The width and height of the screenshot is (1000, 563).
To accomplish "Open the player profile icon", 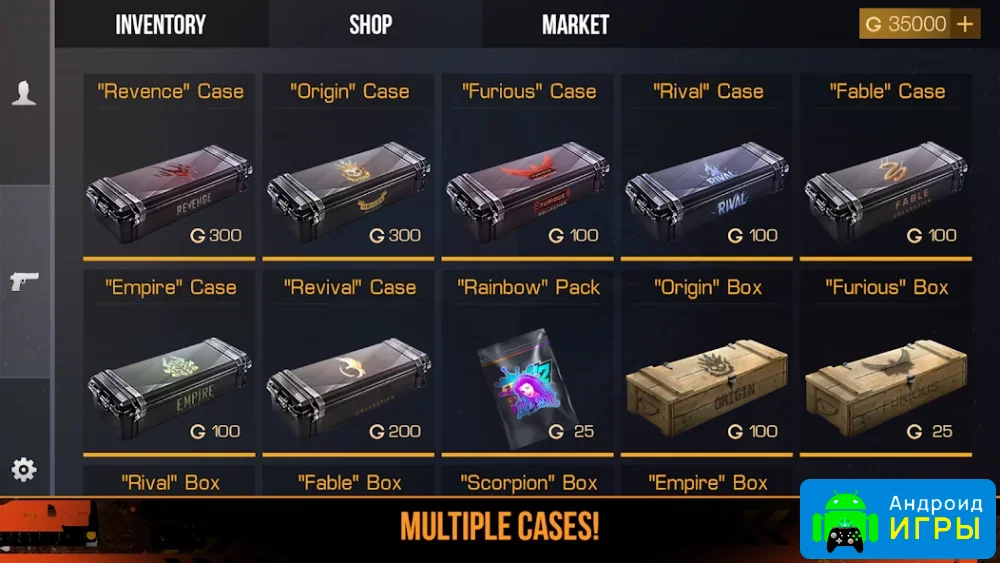I will [24, 93].
